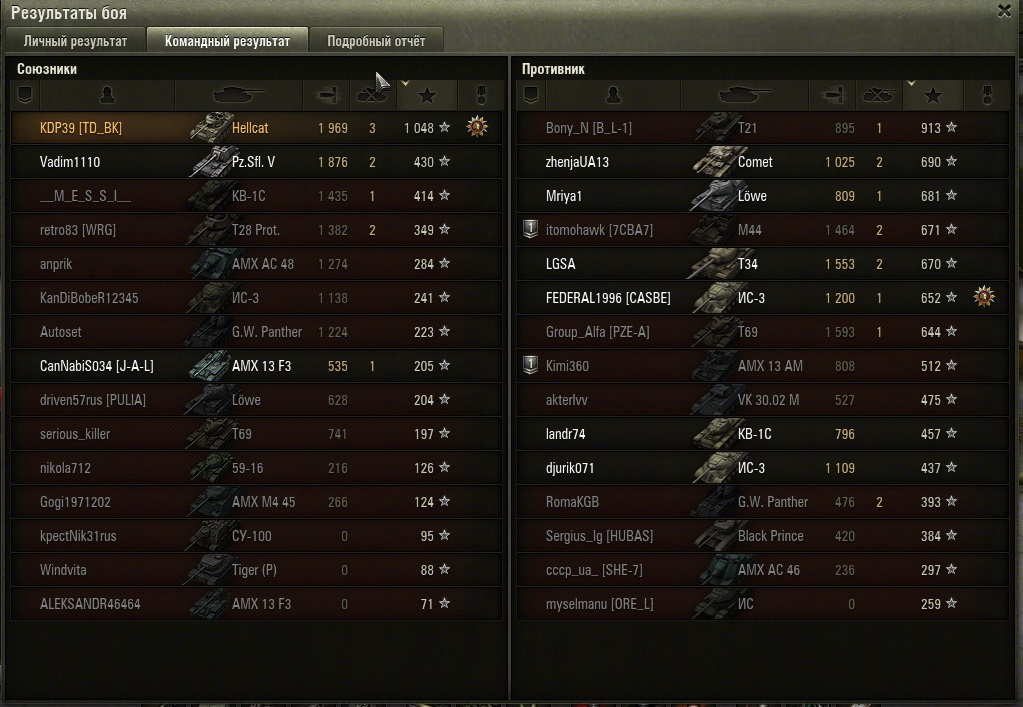The image size is (1023, 707).
Task: Choose enemy player zhenjaUA13 row
Action: click(x=577, y=162)
